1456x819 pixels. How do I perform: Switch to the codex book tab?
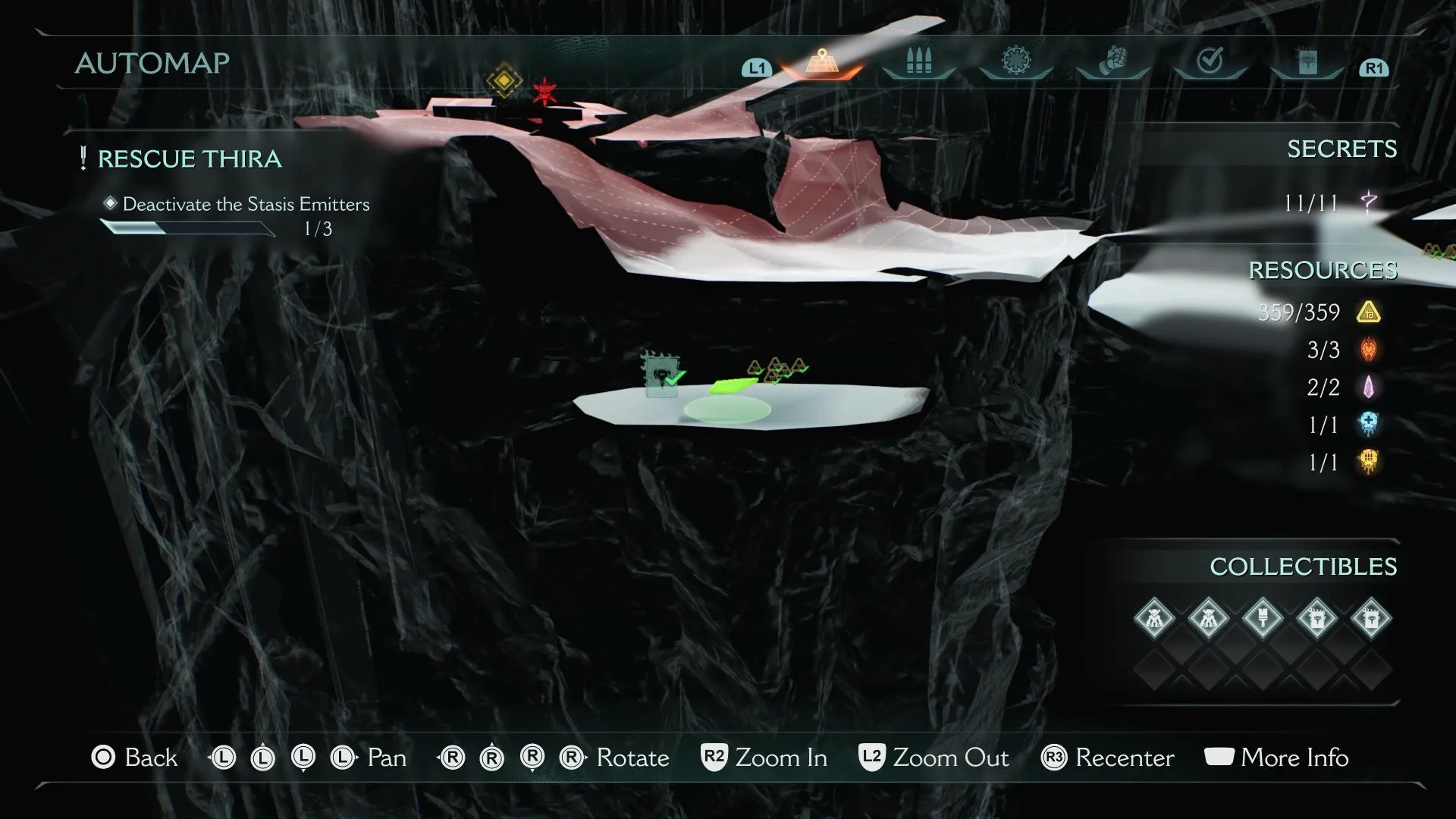pyautogui.click(x=1307, y=62)
